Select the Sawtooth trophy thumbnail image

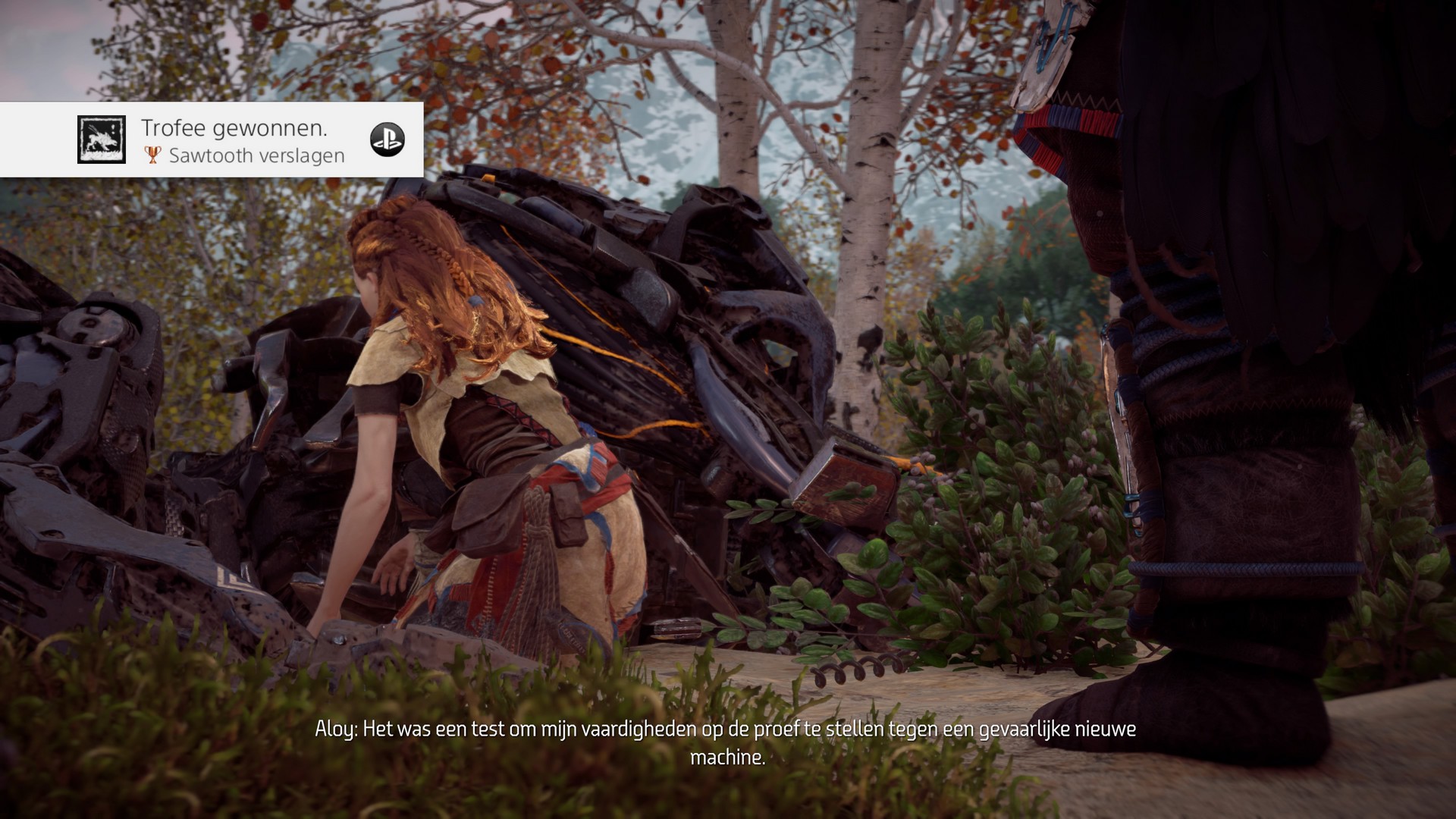102,140
